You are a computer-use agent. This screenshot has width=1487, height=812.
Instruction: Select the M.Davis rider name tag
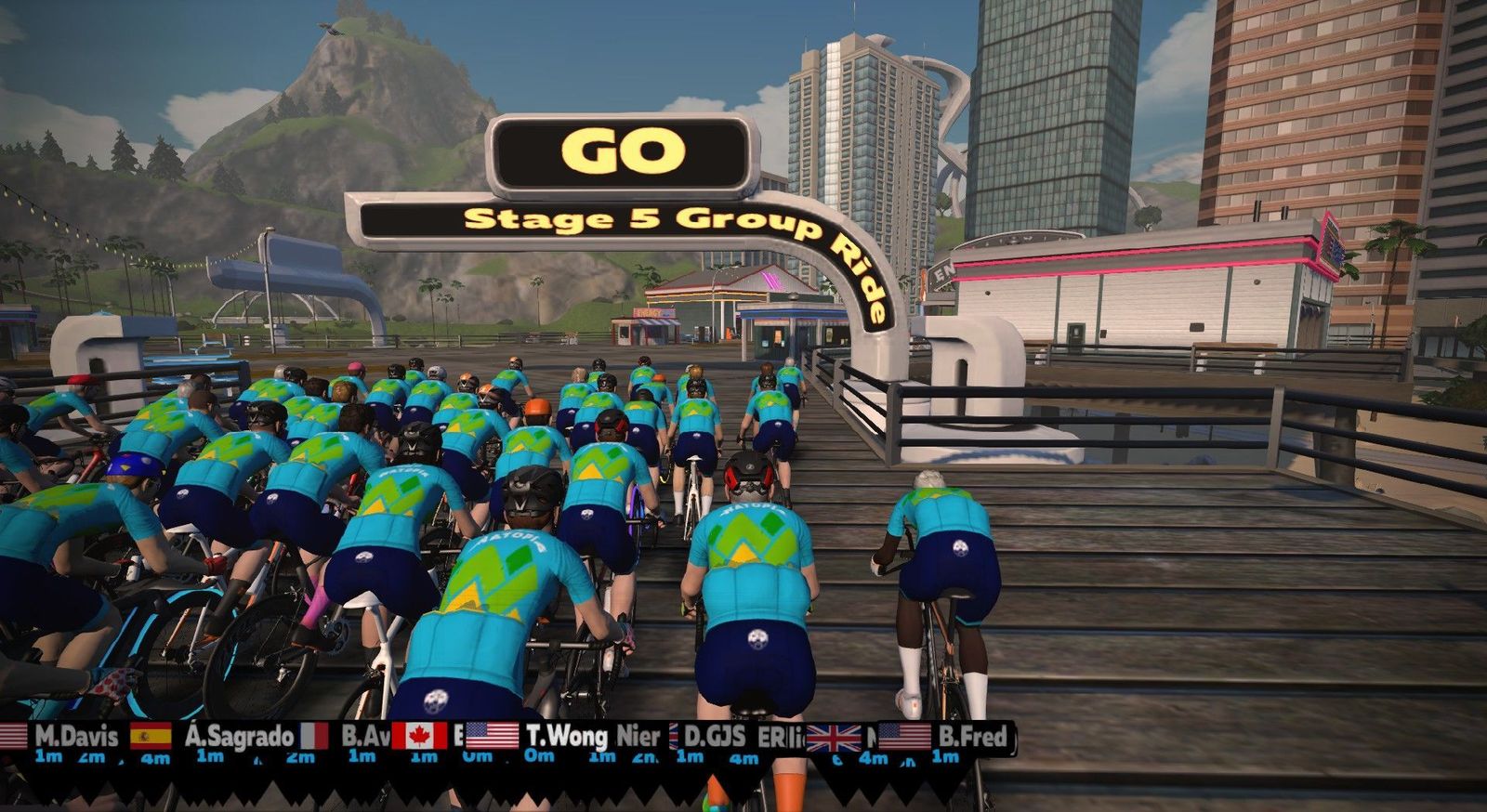pyautogui.click(x=76, y=737)
